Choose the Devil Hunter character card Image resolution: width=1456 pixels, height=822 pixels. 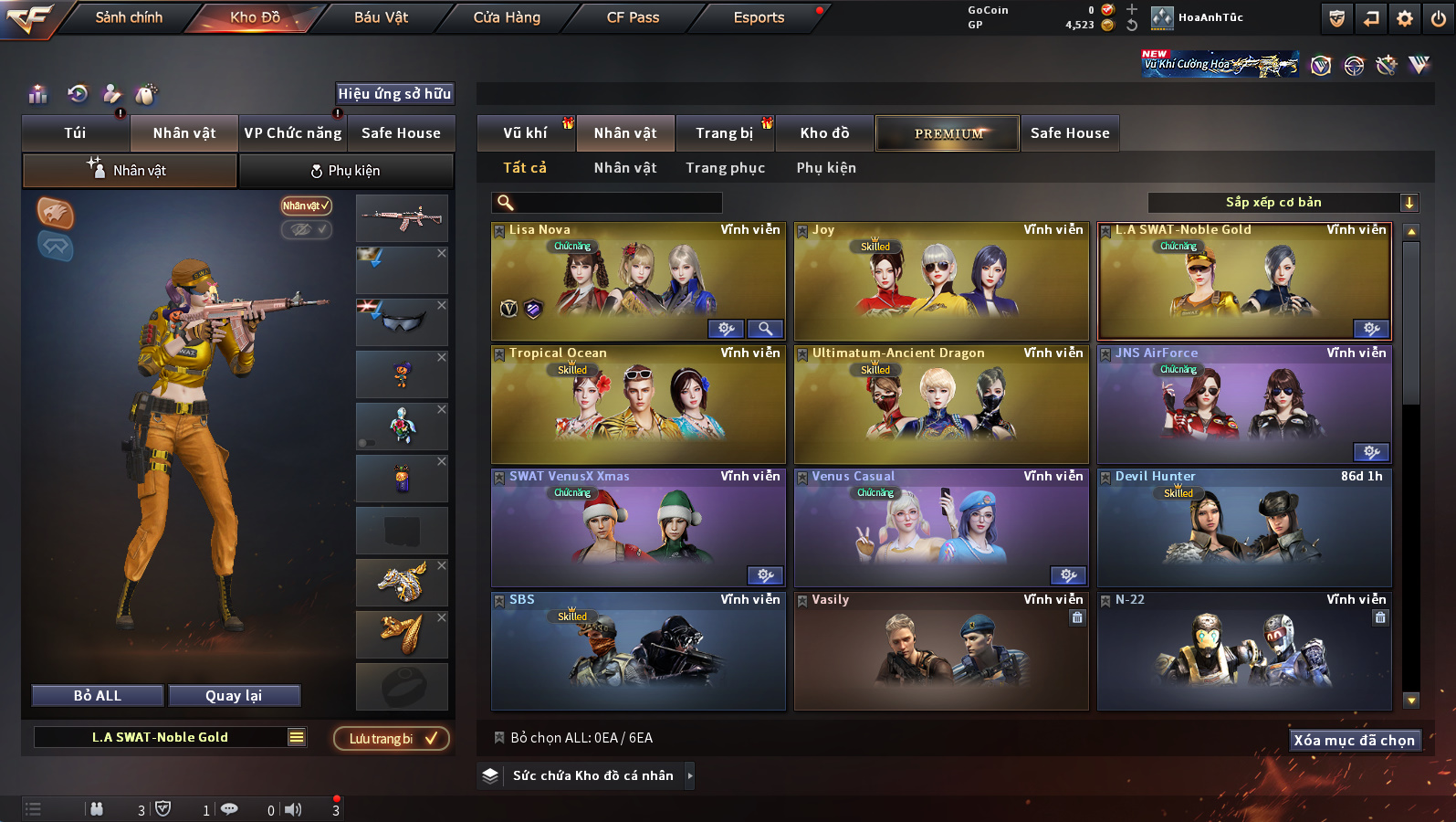click(x=1243, y=528)
